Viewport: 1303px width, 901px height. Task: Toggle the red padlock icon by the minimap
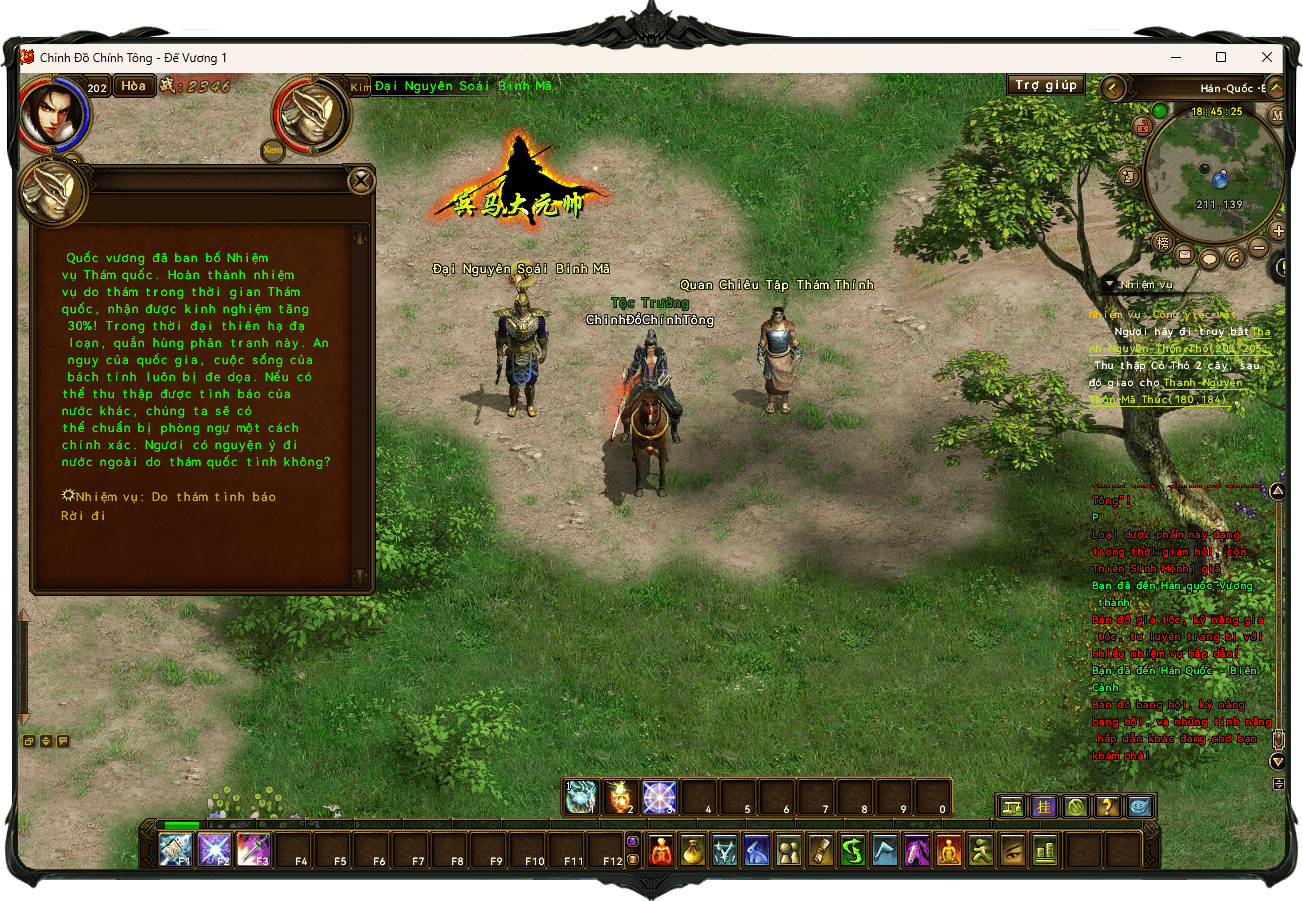point(1142,126)
